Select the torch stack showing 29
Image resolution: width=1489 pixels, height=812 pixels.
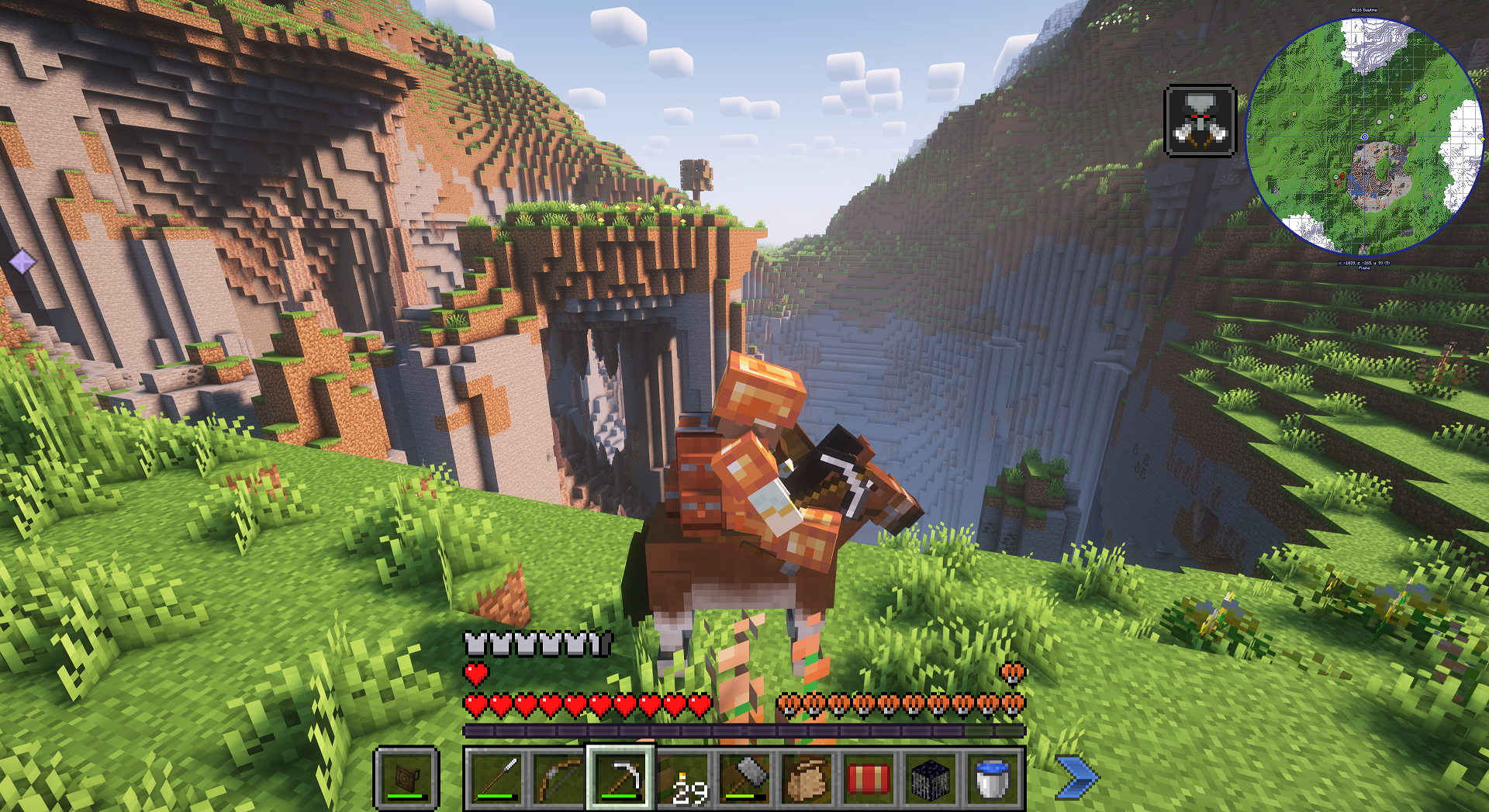pos(683,779)
